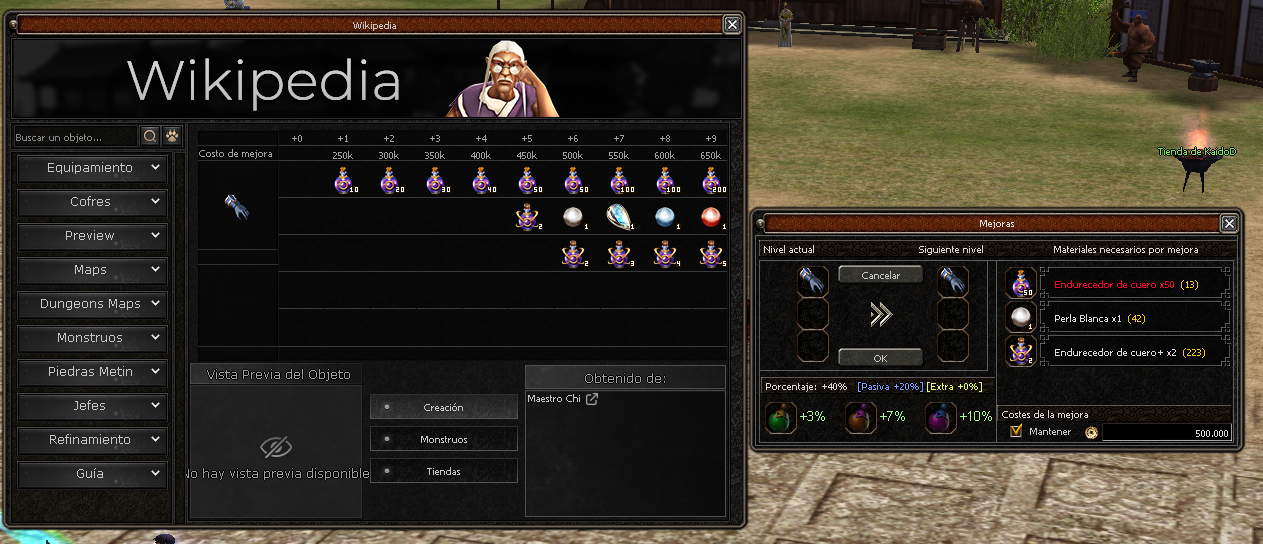Expand the Equipamiento category
This screenshot has width=1263, height=544.
pyautogui.click(x=90, y=168)
